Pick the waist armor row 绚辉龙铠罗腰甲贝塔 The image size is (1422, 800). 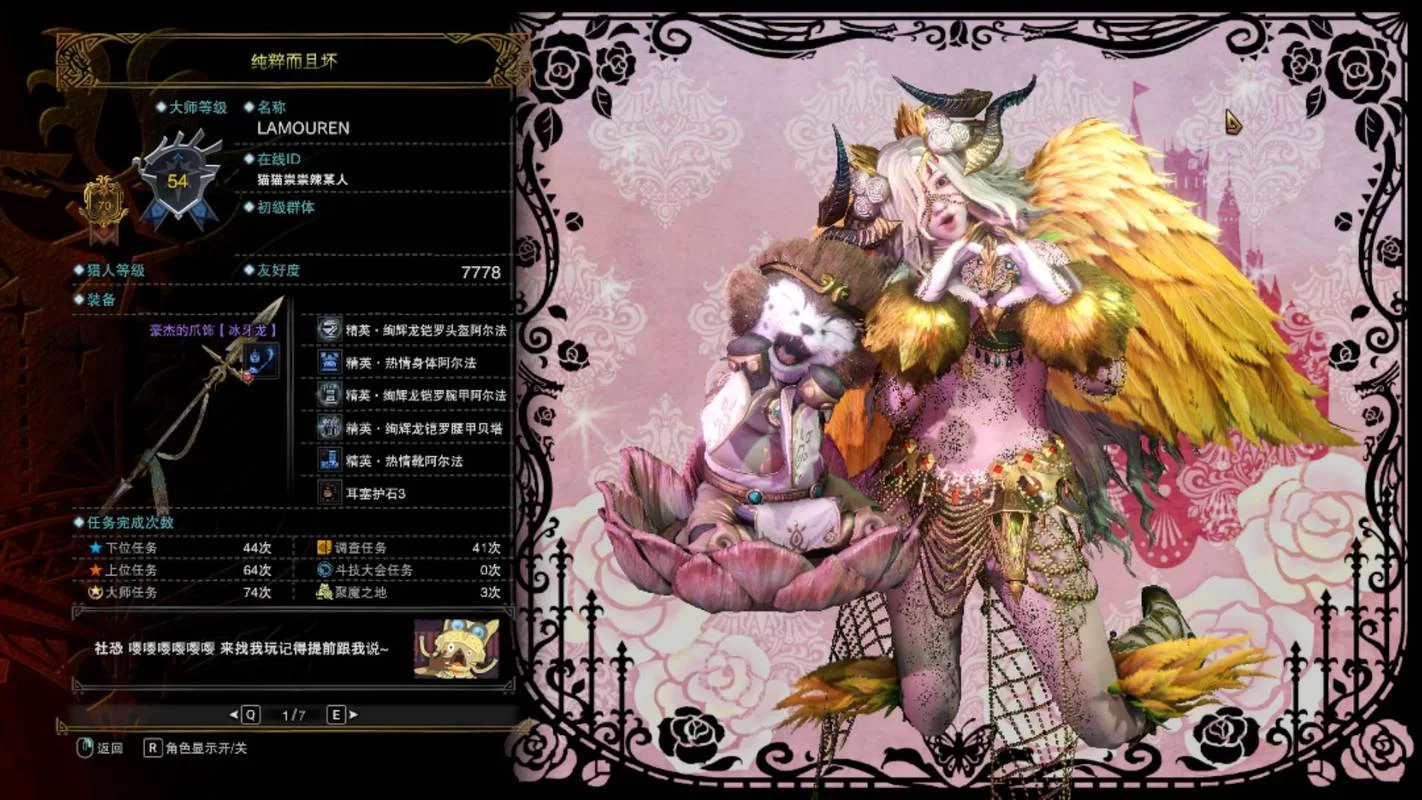point(410,428)
